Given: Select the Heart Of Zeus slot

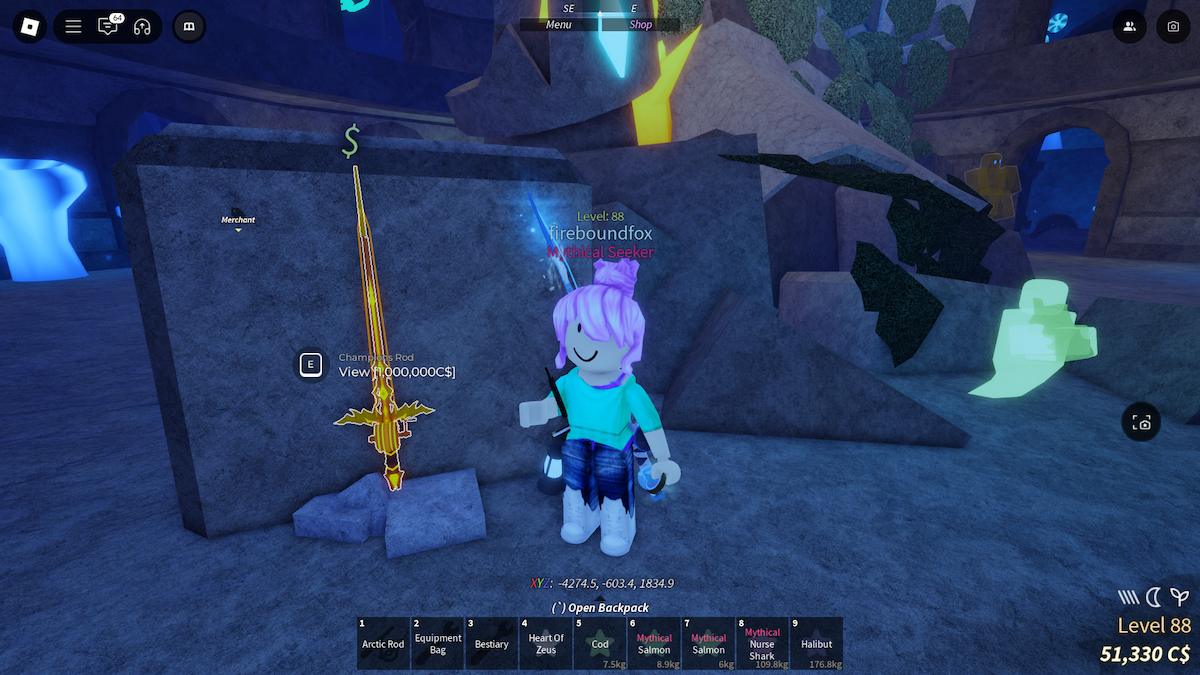Looking at the screenshot, I should click(546, 644).
